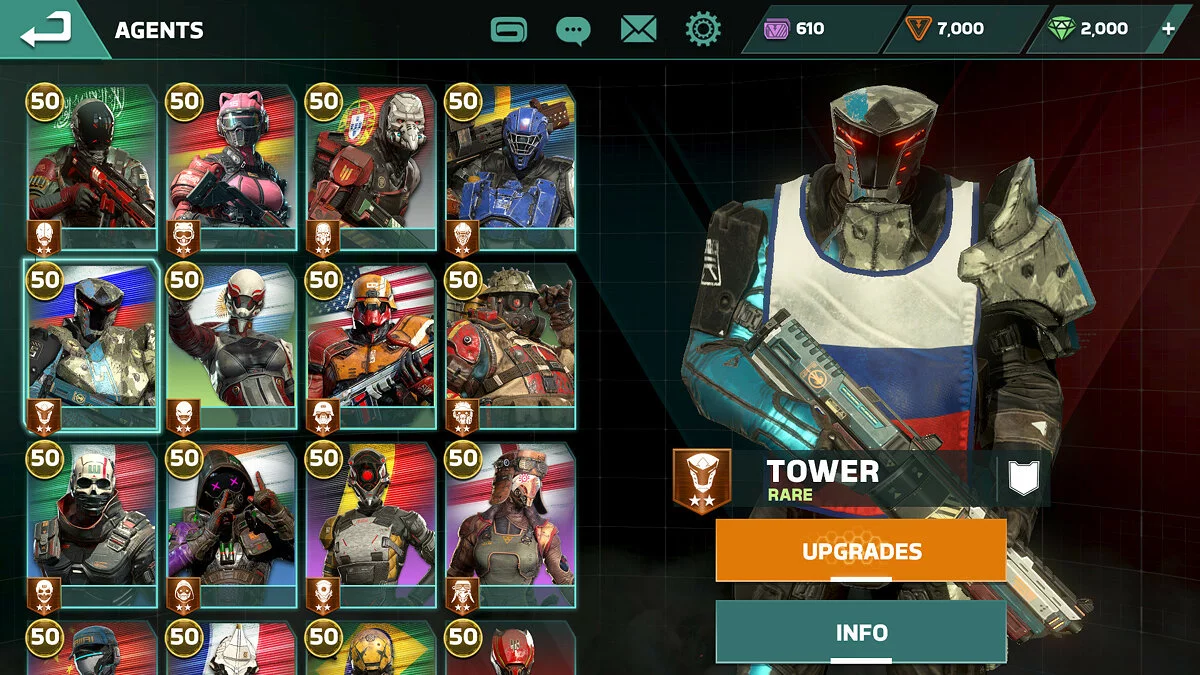Choose the blue armored Swedish-flag agent card
The image size is (1200, 675).
(510, 167)
